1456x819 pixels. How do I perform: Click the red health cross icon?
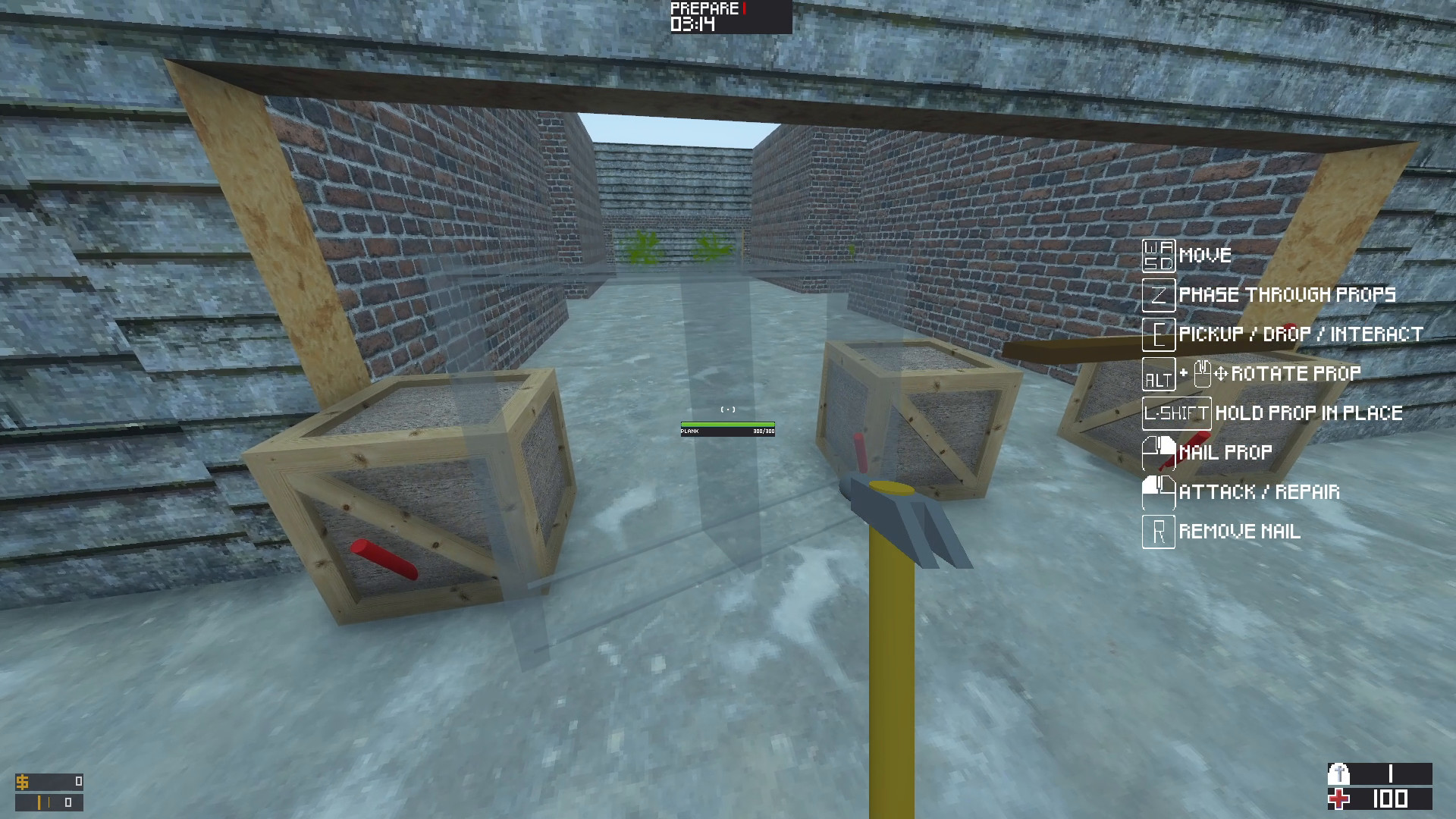(1341, 800)
